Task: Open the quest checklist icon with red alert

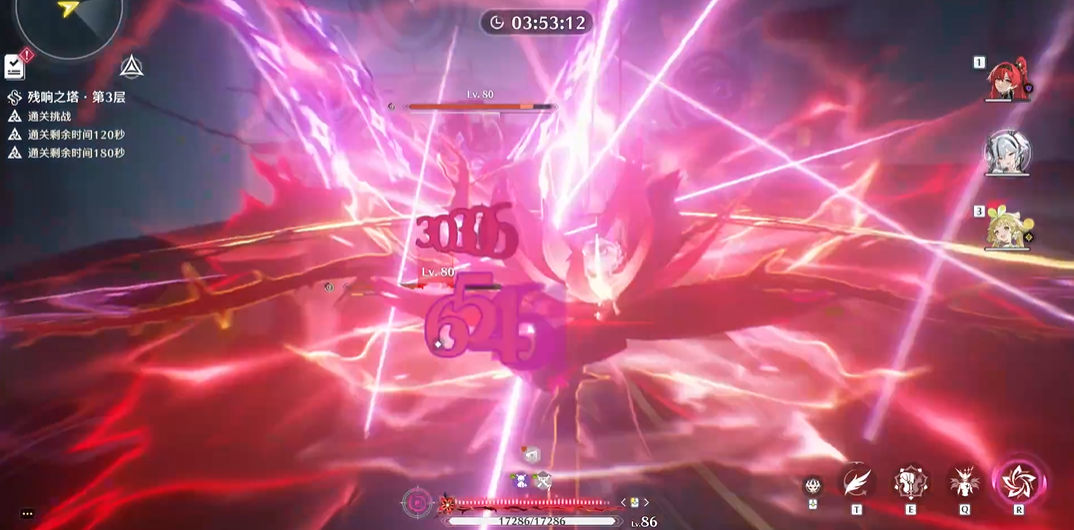Action: [14, 66]
